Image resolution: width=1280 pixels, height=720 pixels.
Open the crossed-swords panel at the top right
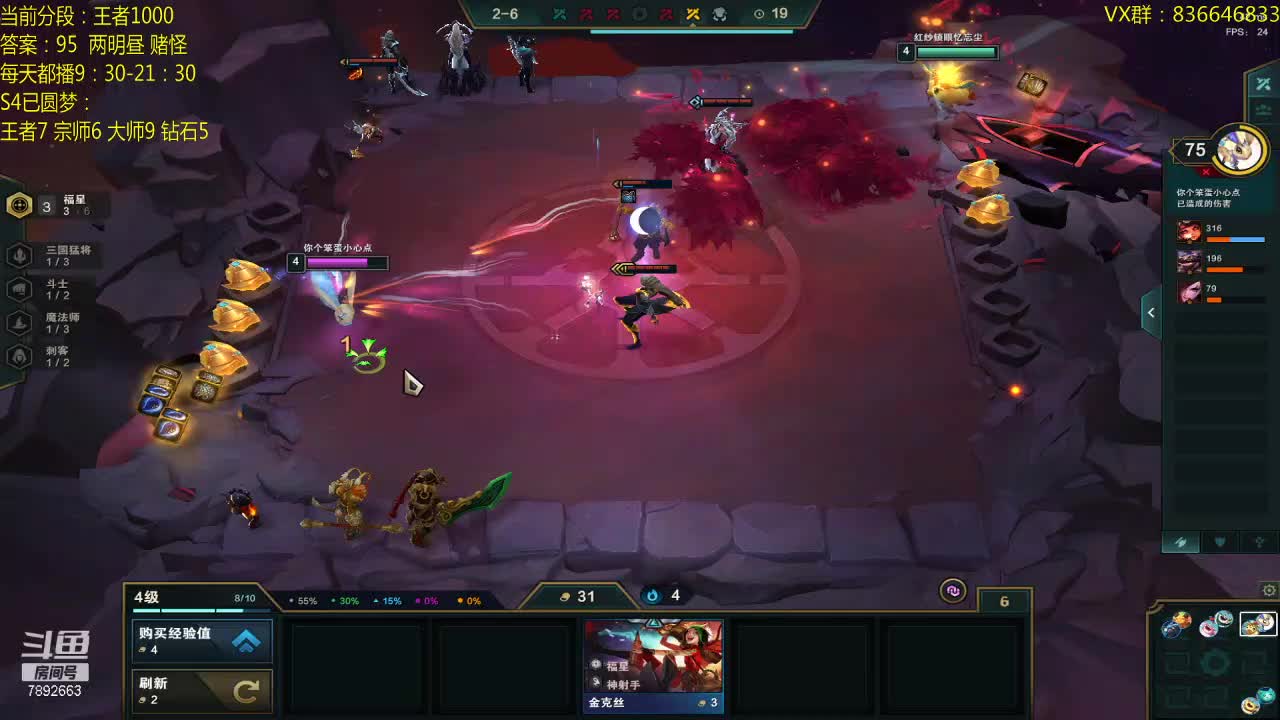(1263, 84)
